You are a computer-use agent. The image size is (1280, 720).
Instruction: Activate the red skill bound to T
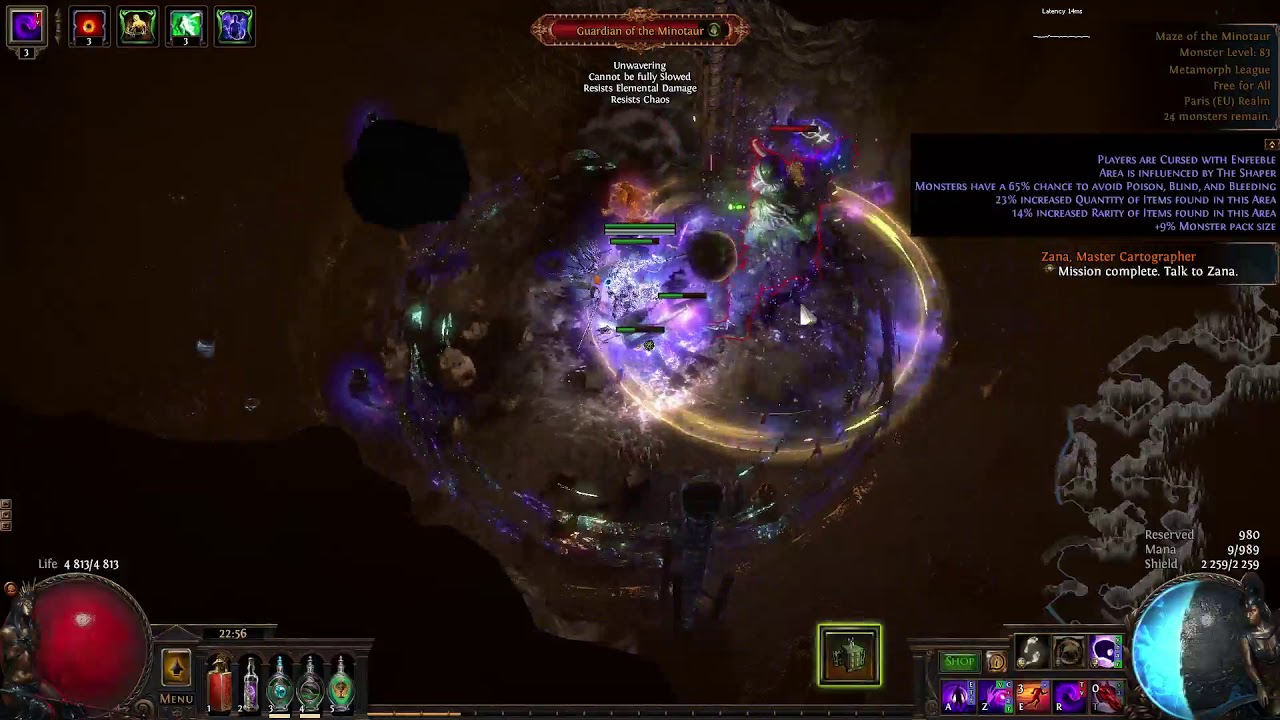tap(1105, 697)
